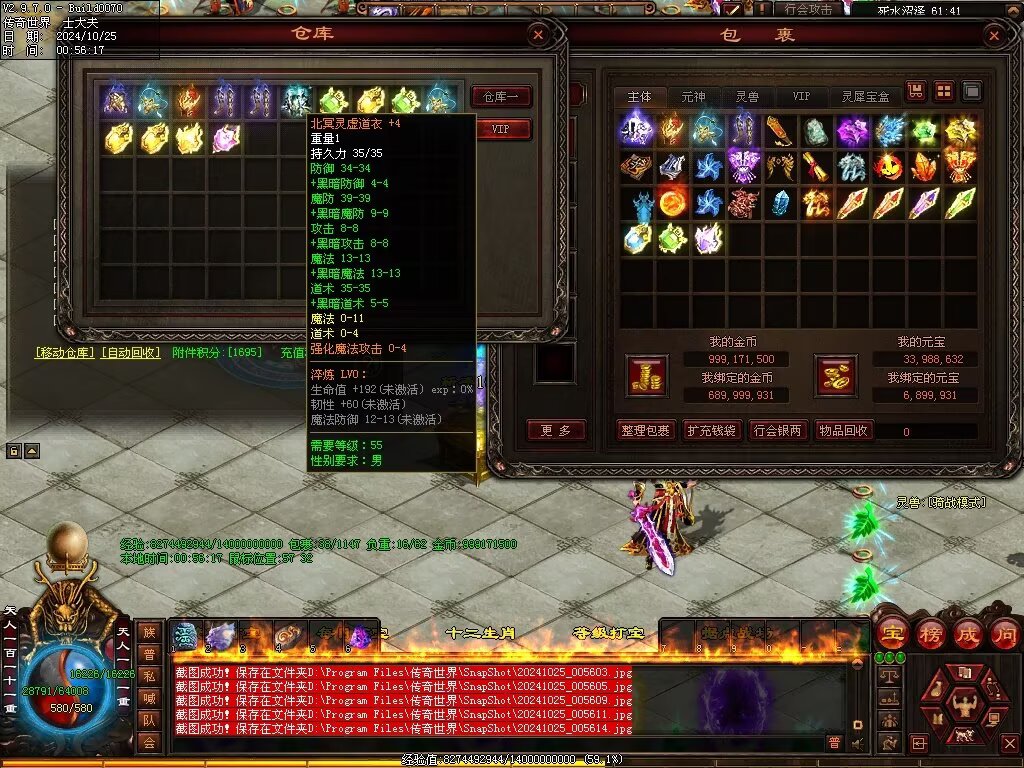
Task: Switch to warehouse page 仓库一
Action: tap(500, 97)
